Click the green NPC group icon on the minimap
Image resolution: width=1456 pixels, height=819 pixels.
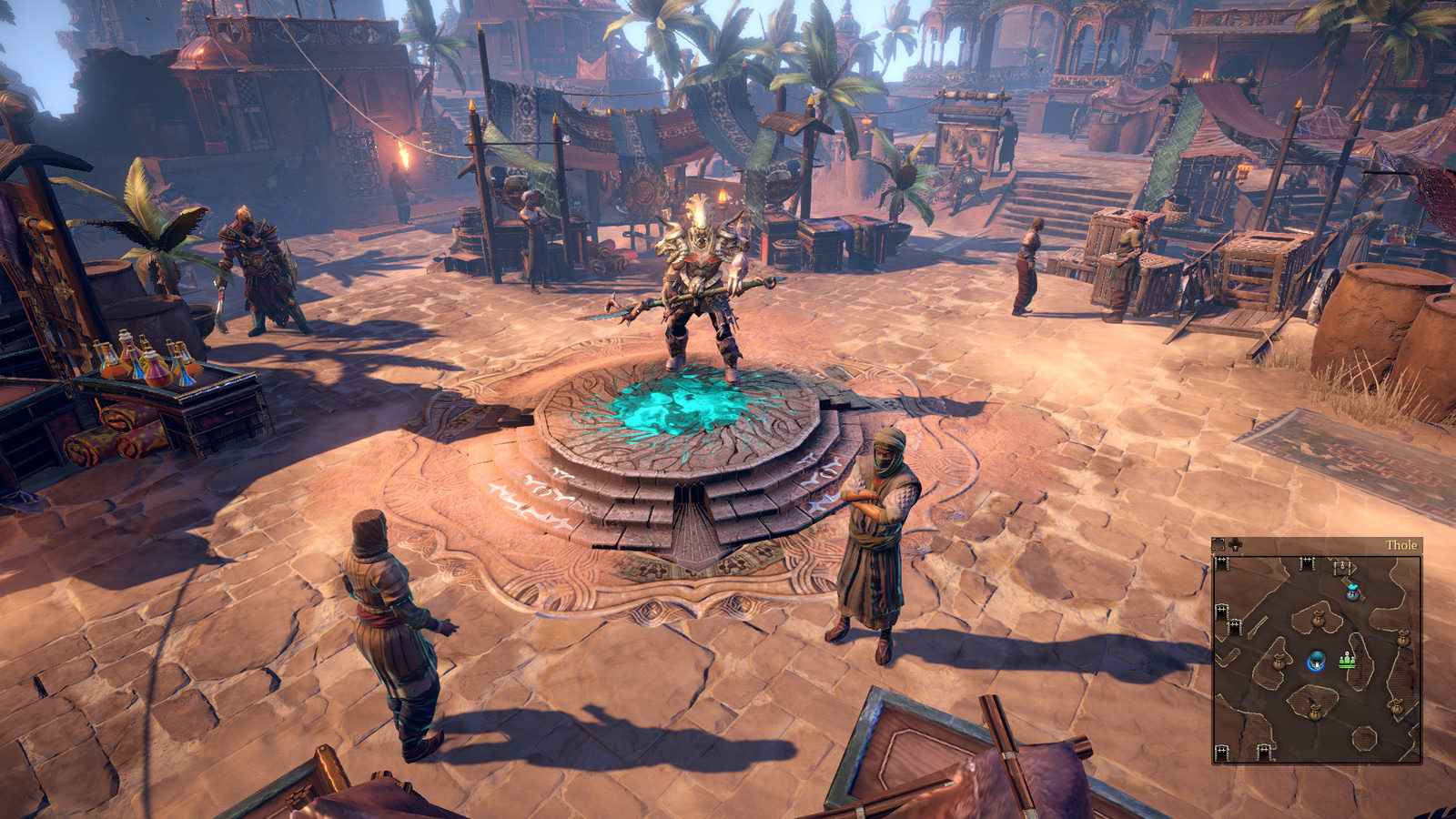click(x=1347, y=659)
